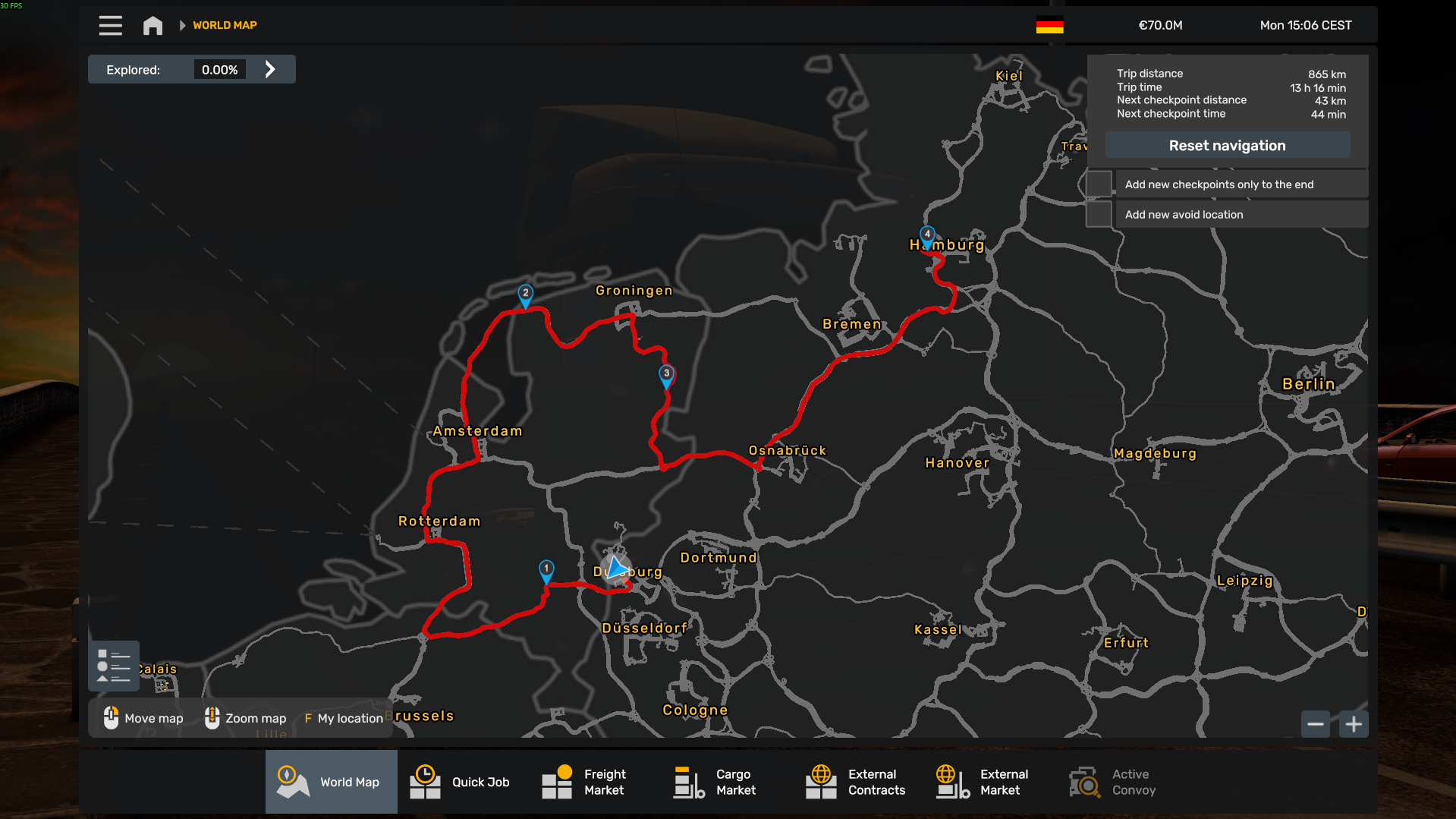
Task: Go to the home screen icon
Action: coord(153,26)
